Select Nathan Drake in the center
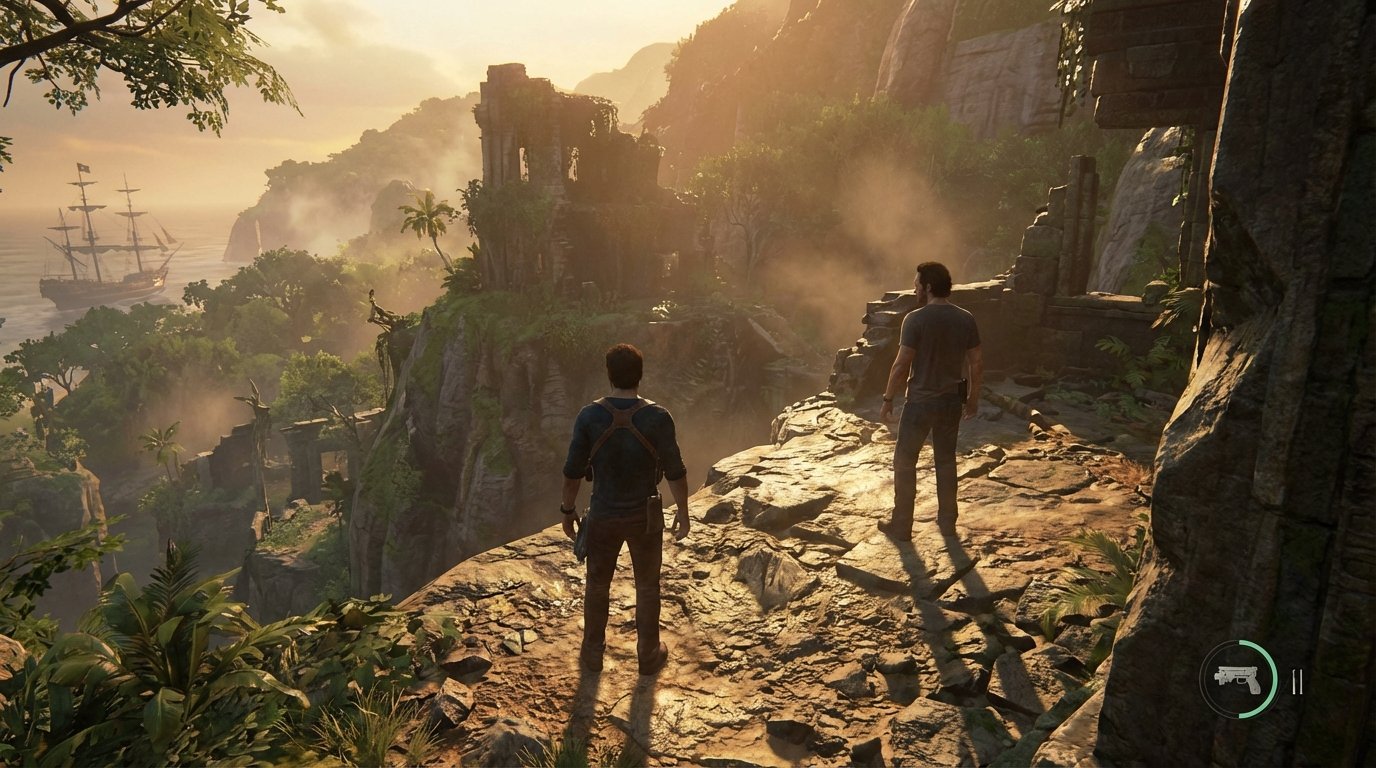Screen dimensions: 1376x768 [625, 470]
